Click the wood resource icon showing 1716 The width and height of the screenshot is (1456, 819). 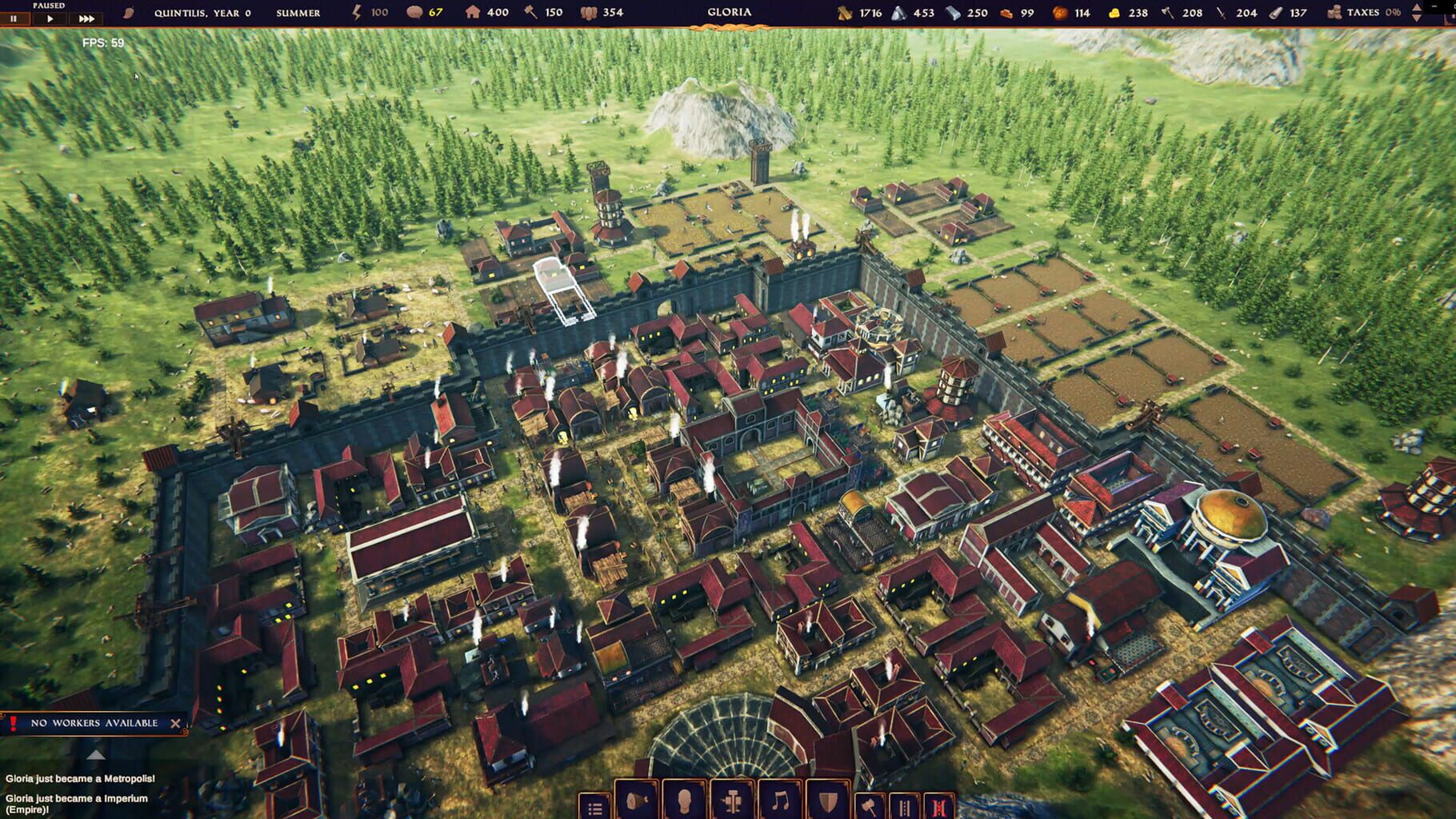click(x=845, y=13)
